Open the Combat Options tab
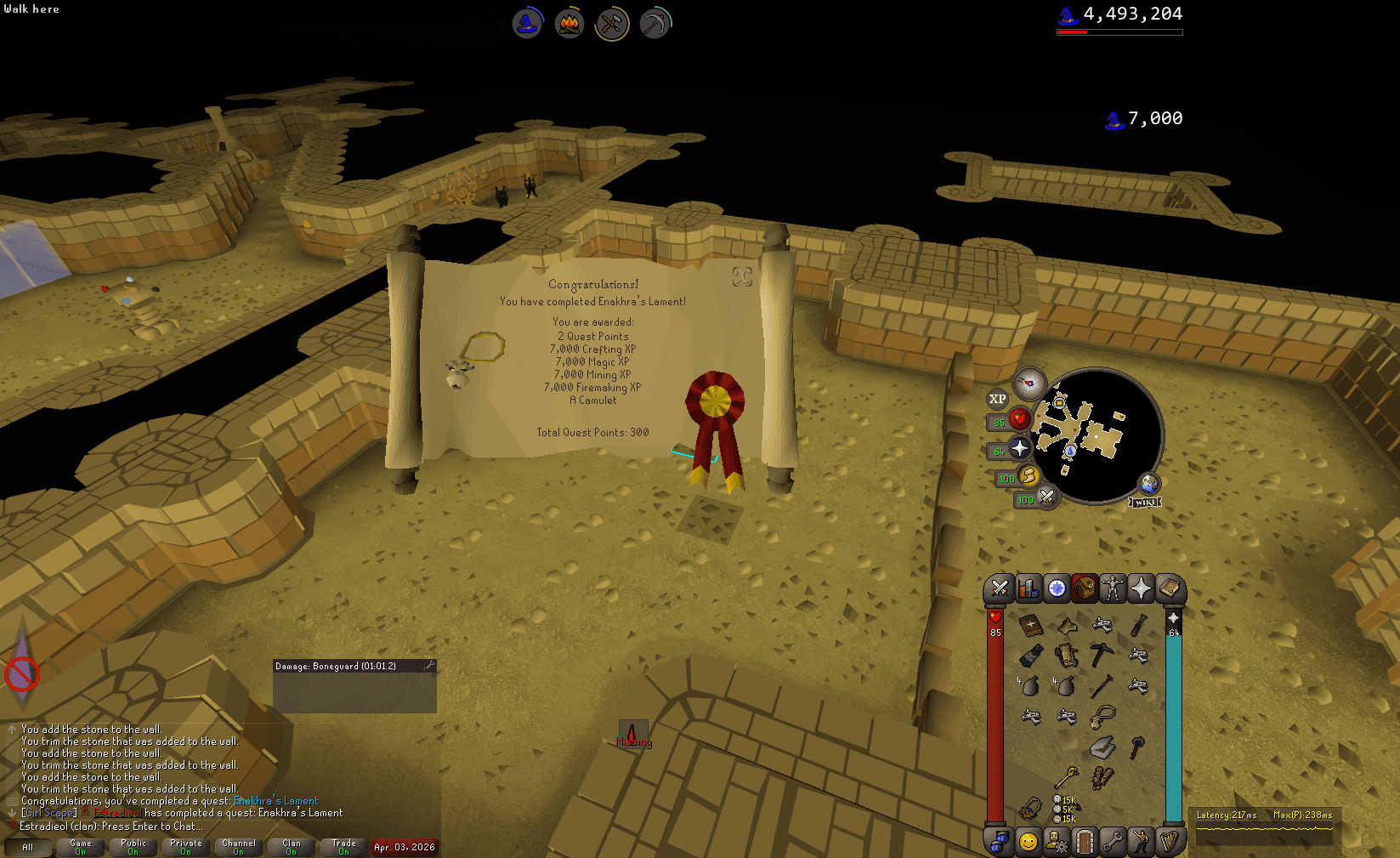1400x858 pixels. pos(1000,588)
